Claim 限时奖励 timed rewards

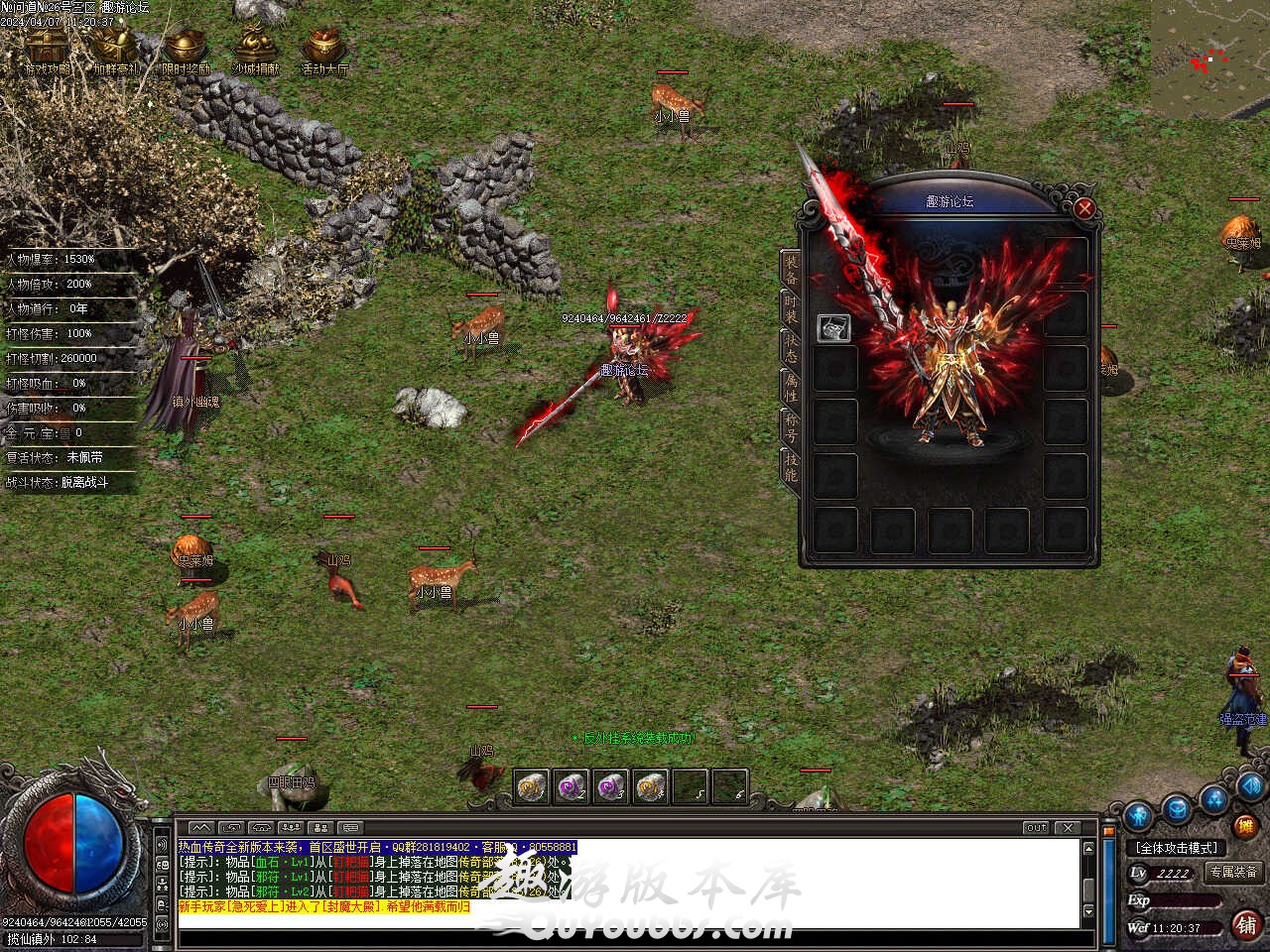coord(186,50)
